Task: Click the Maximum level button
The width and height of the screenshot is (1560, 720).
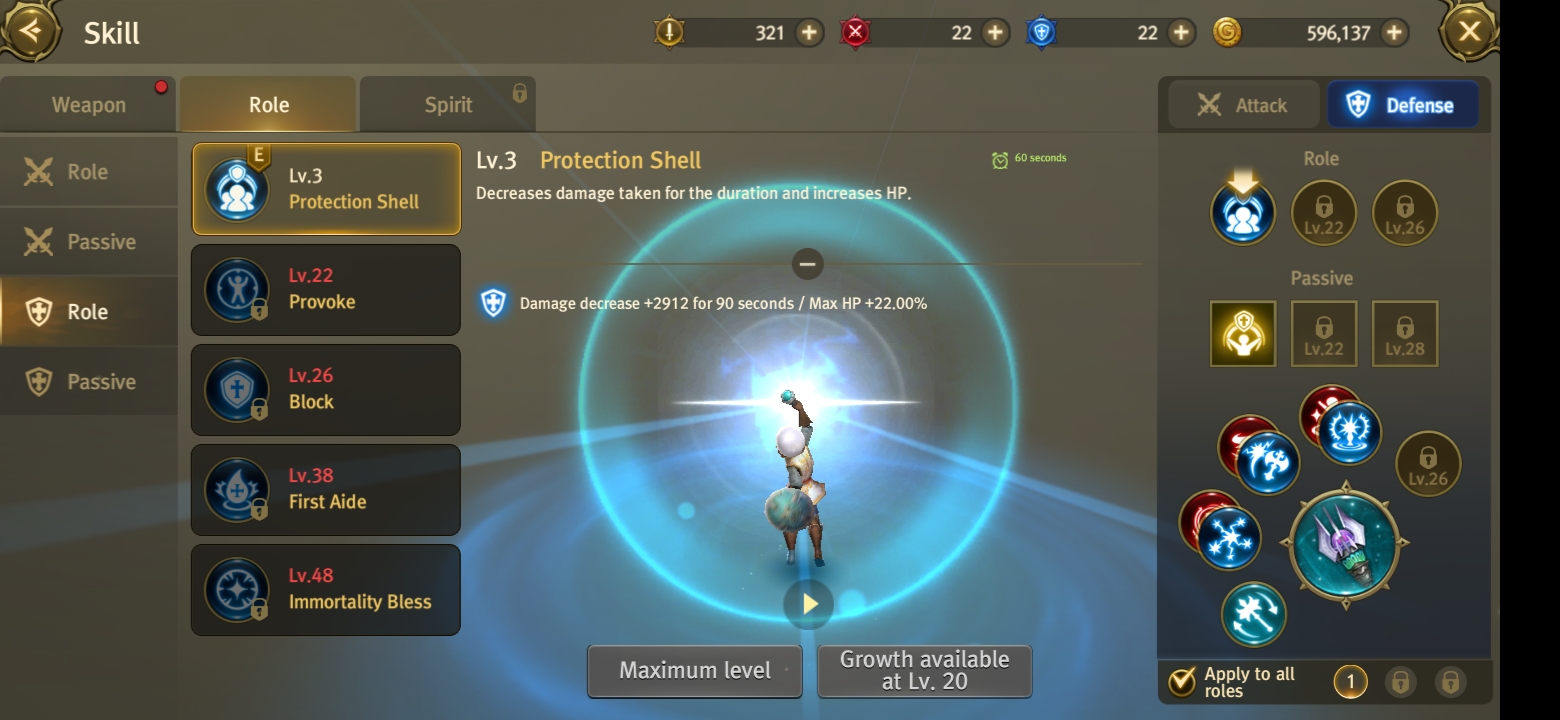Action: coord(695,670)
